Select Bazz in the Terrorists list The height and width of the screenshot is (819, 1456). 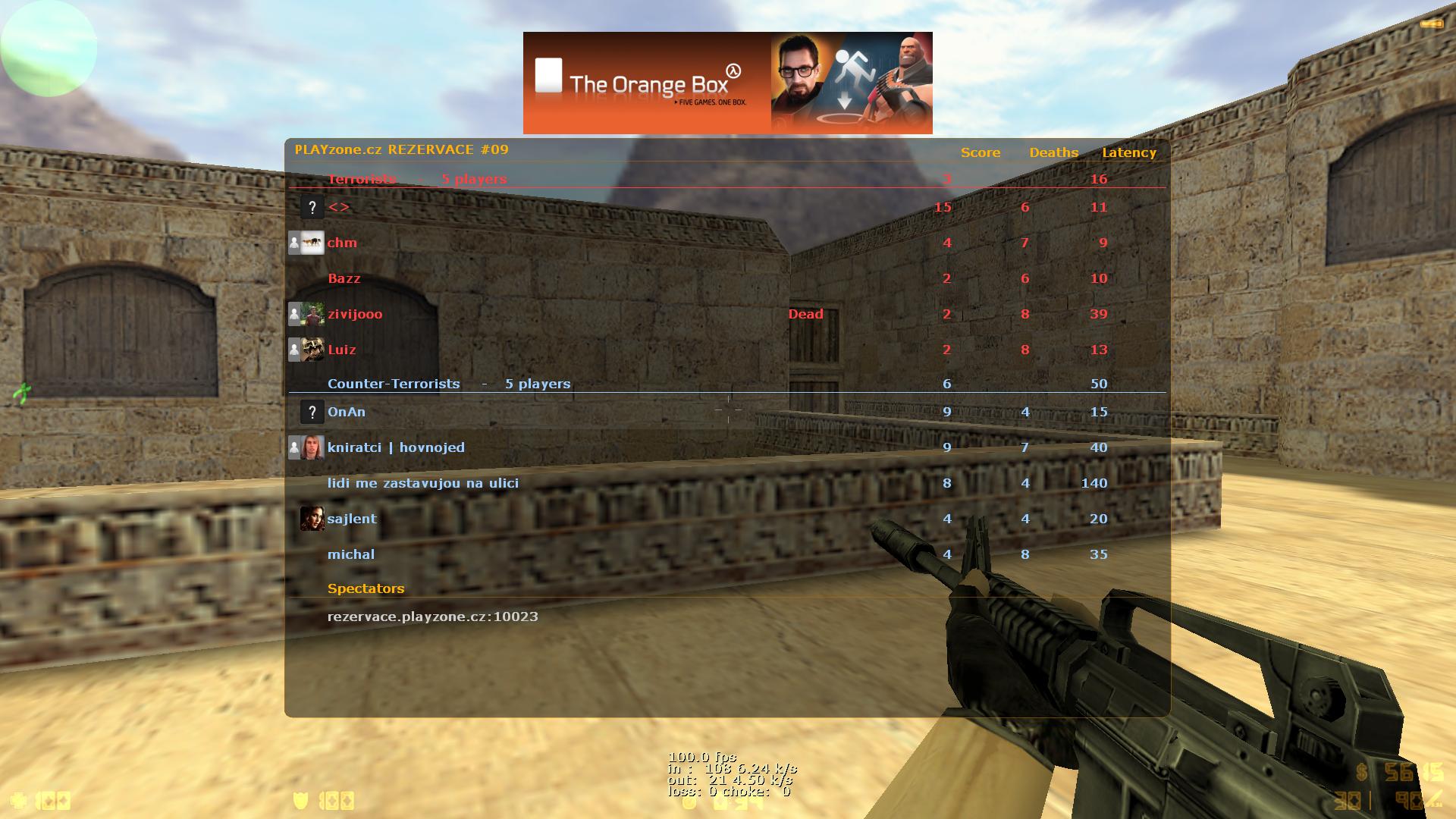pyautogui.click(x=344, y=278)
